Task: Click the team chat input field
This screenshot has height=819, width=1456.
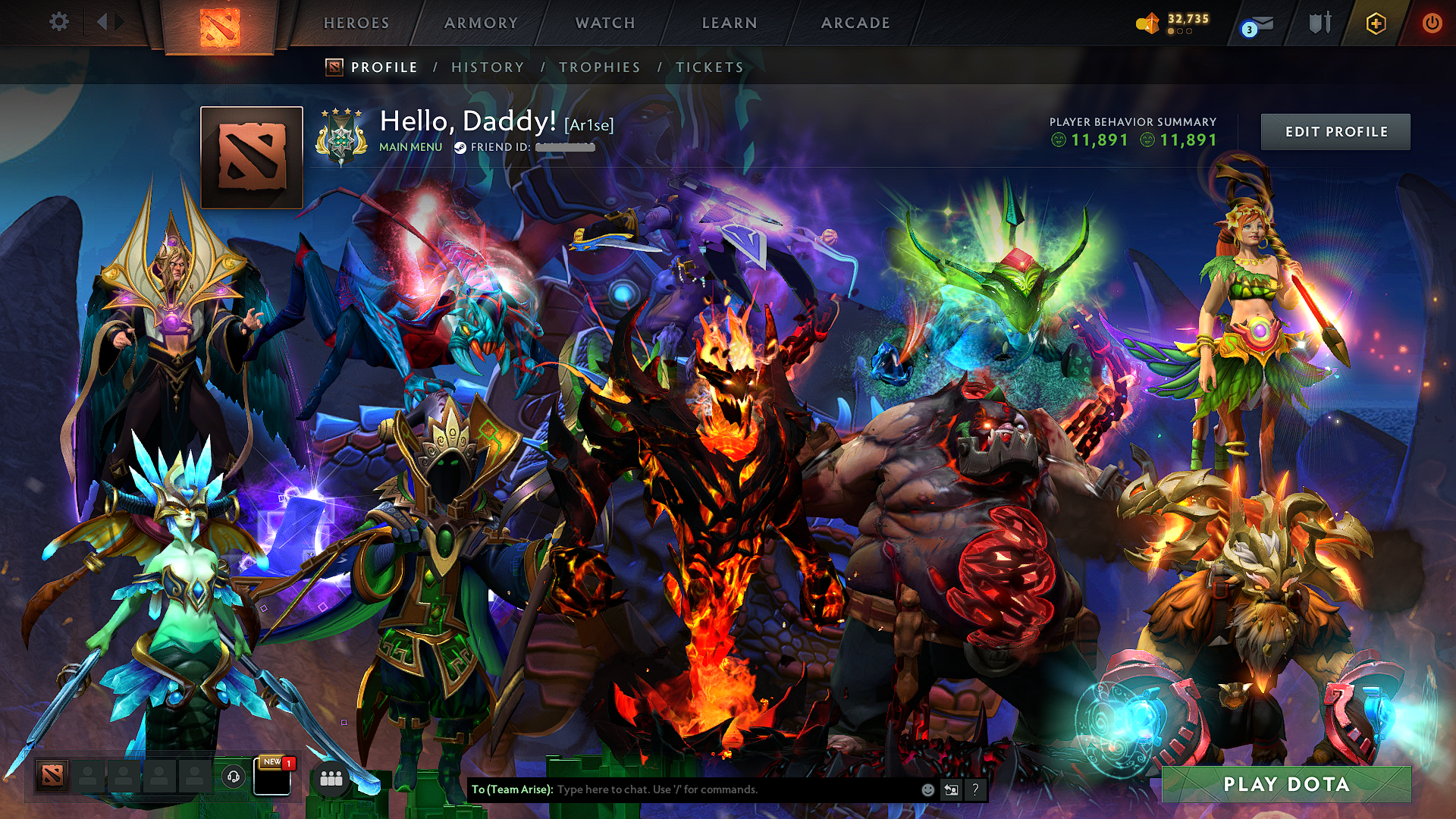Action: pyautogui.click(x=720, y=789)
